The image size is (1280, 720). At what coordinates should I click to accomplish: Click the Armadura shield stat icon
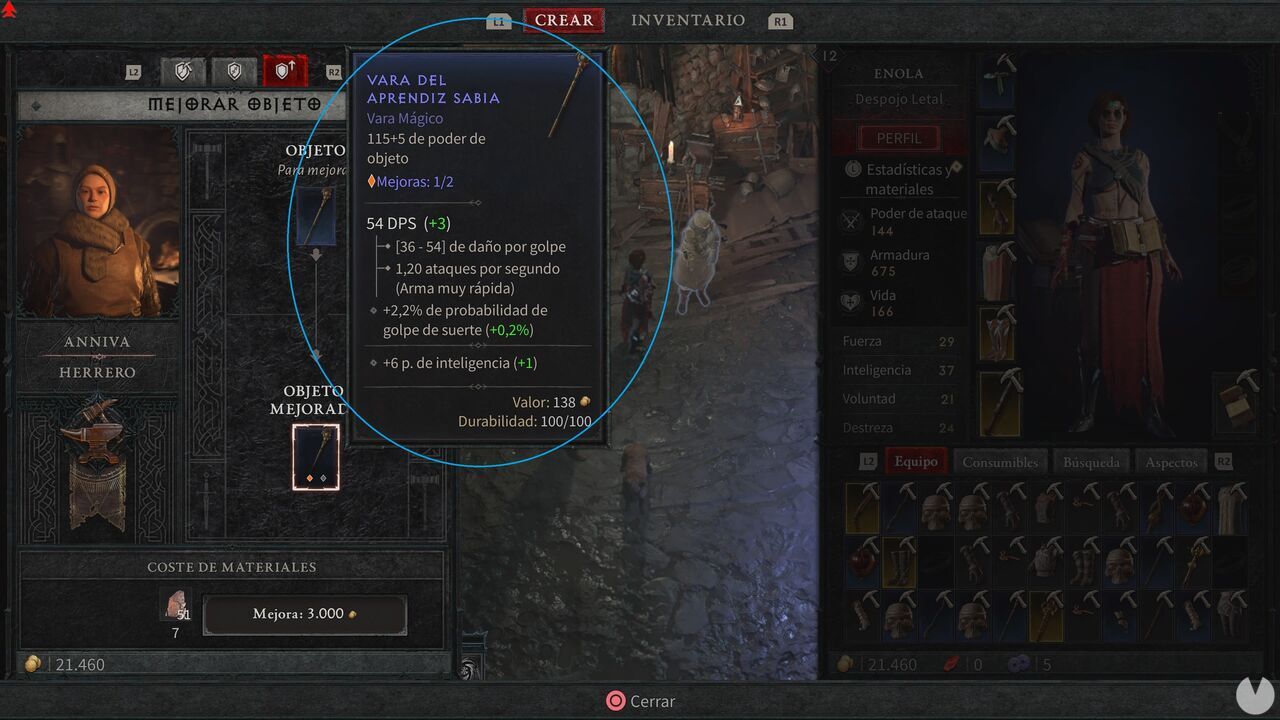click(851, 263)
